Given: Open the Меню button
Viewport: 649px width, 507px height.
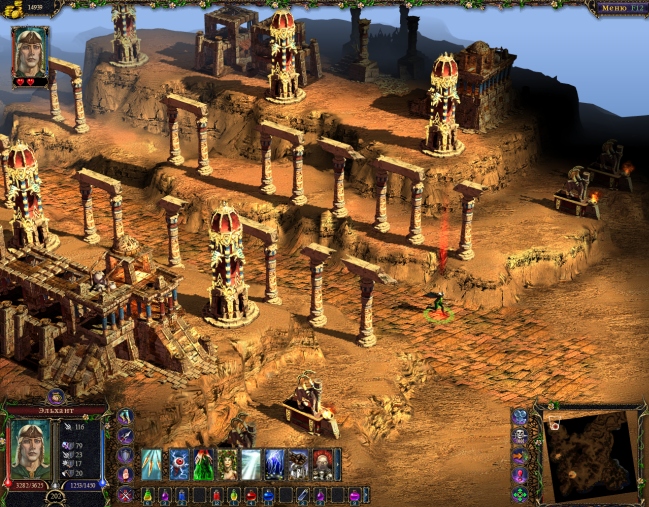Looking at the screenshot, I should click(x=618, y=8).
